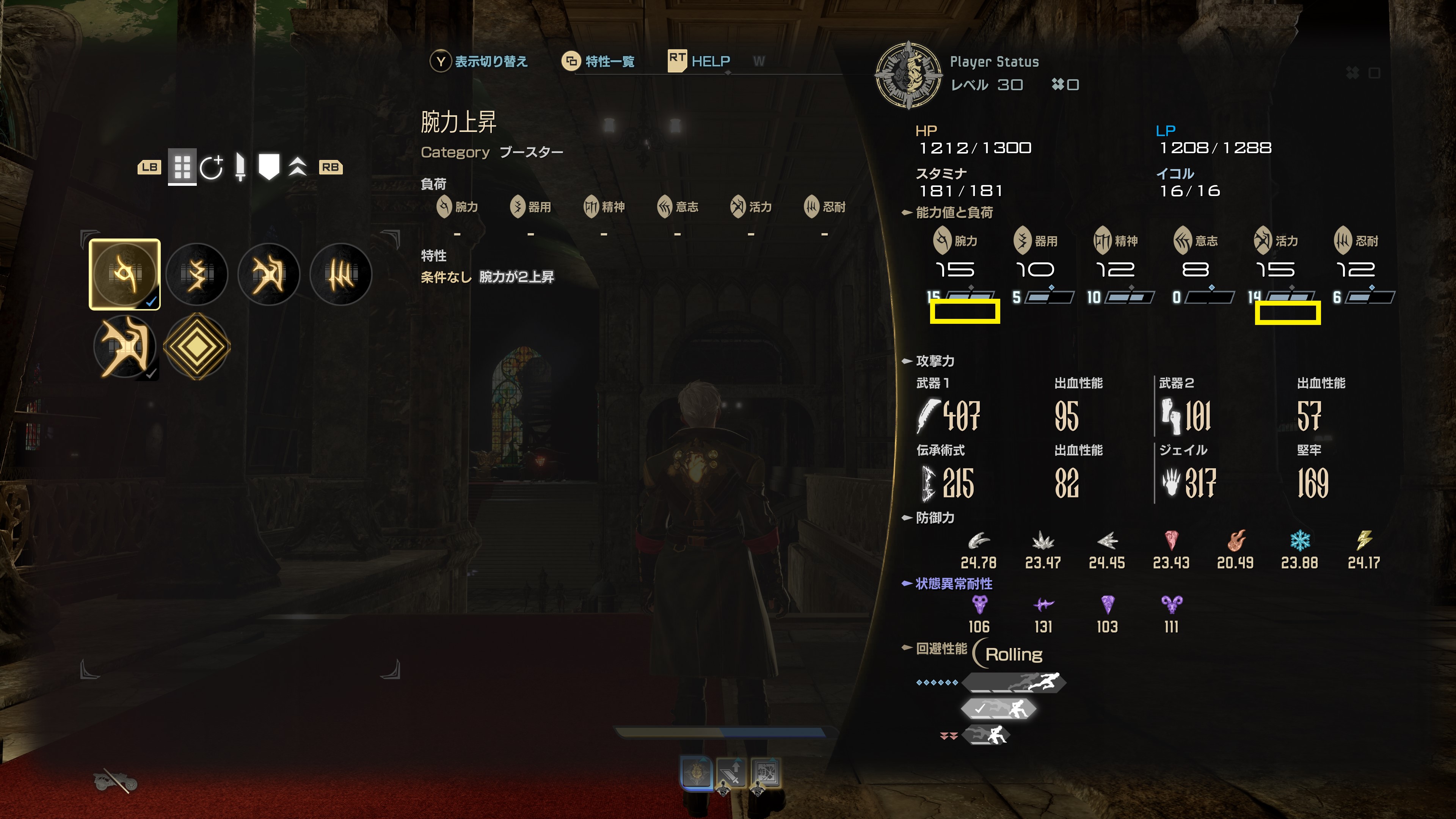
Task: Select the 活力 booster with gray checkmark
Action: pos(124,347)
